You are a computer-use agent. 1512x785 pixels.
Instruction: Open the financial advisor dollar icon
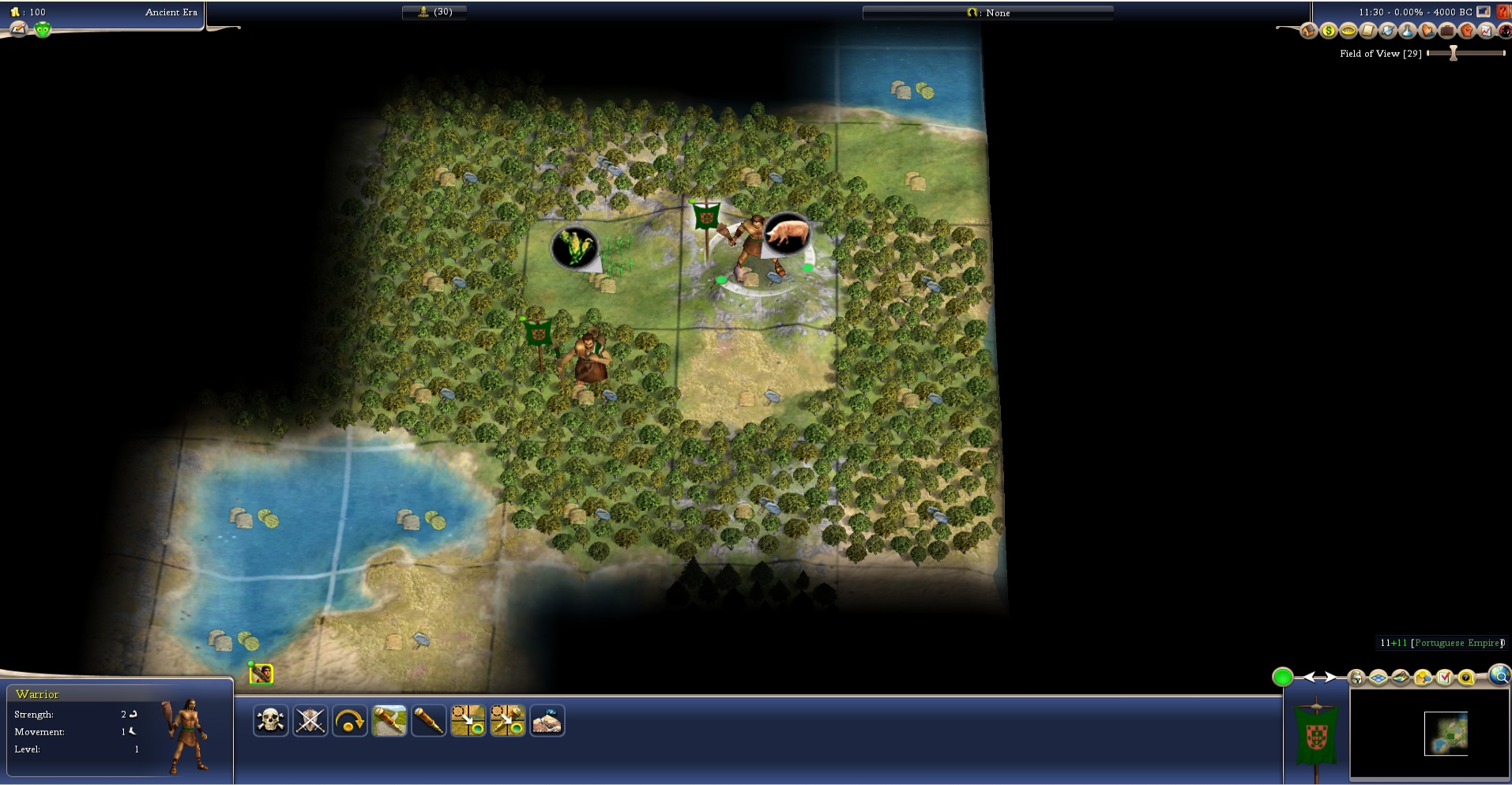(1328, 31)
